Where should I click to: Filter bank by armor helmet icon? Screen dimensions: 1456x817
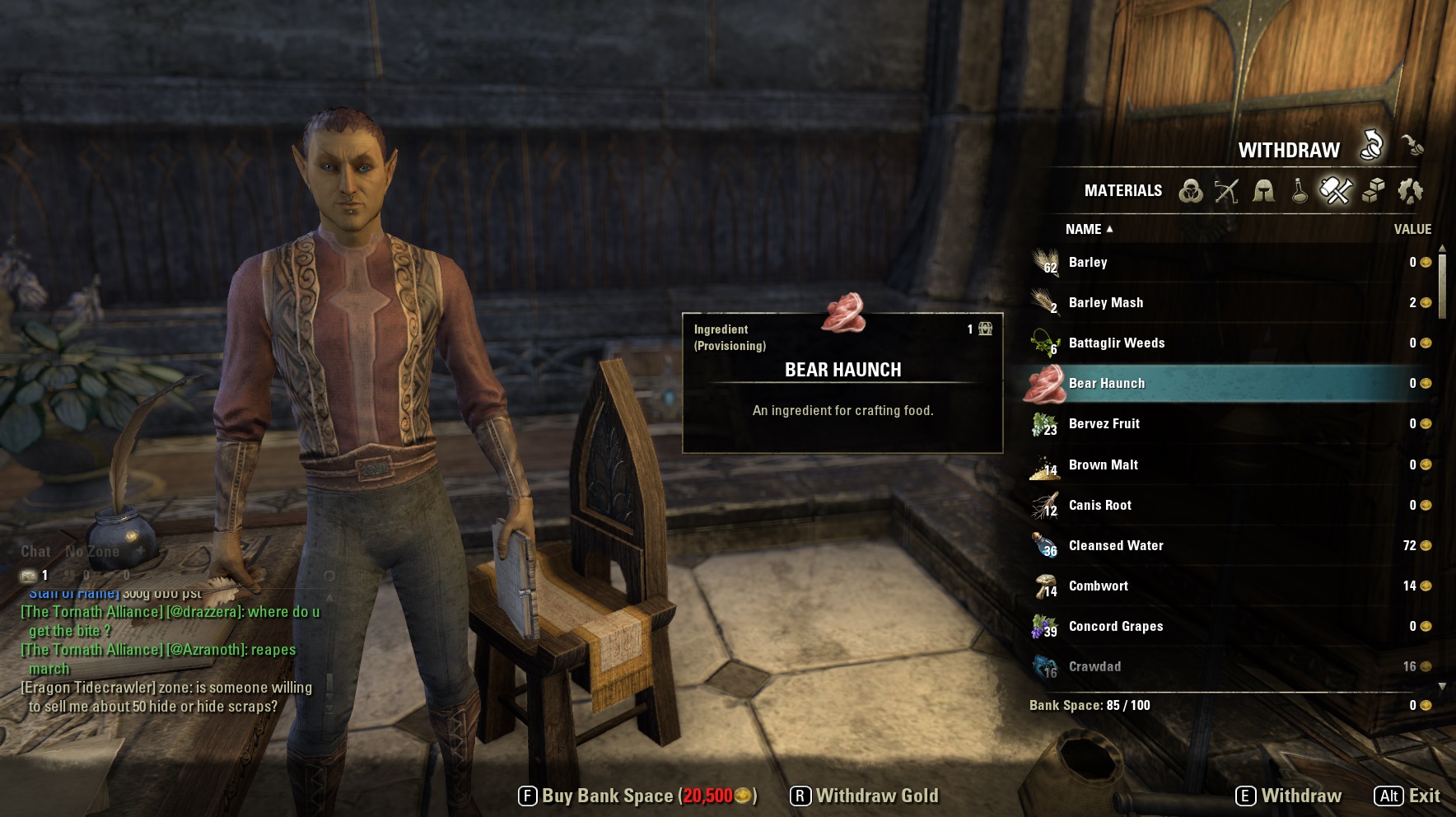1263,191
